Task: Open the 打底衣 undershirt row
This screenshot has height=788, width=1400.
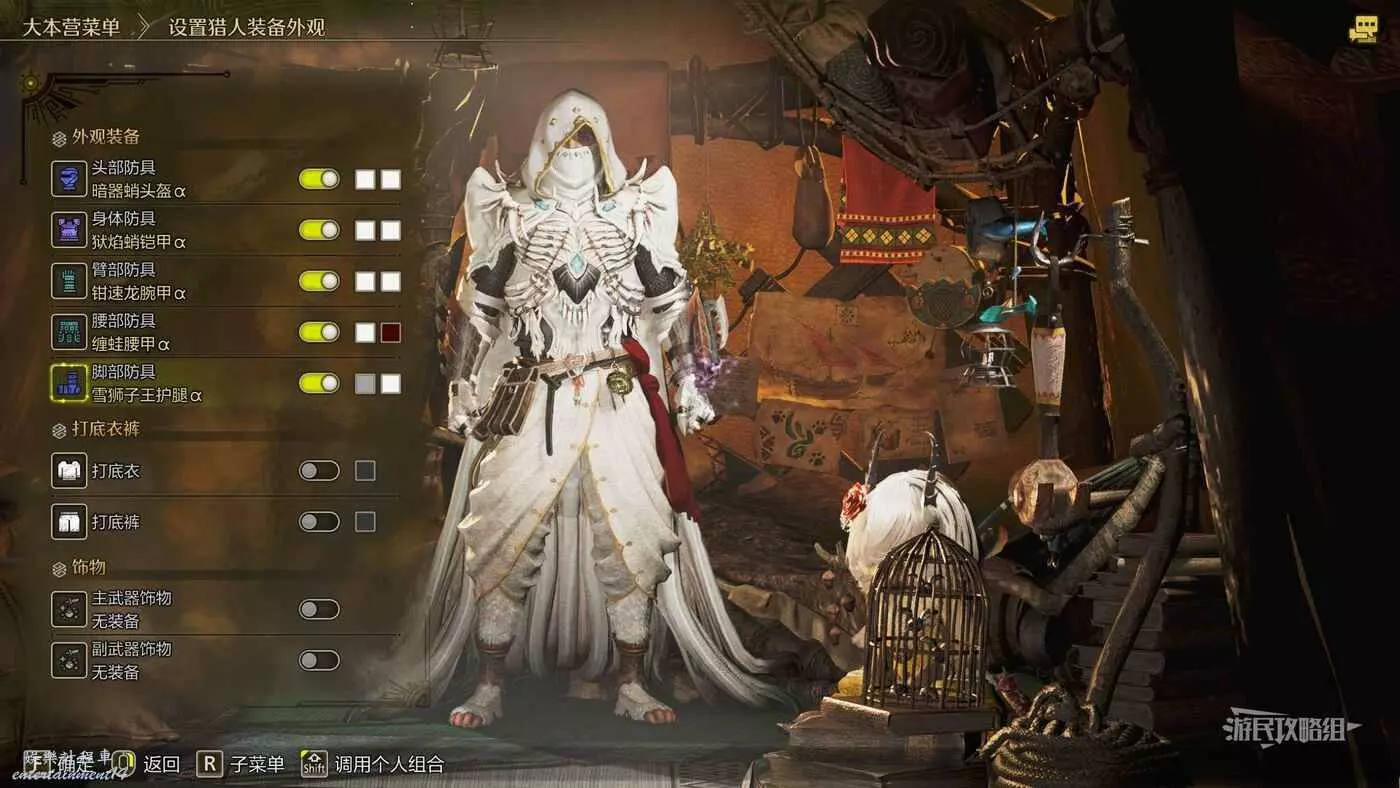Action: [118, 470]
